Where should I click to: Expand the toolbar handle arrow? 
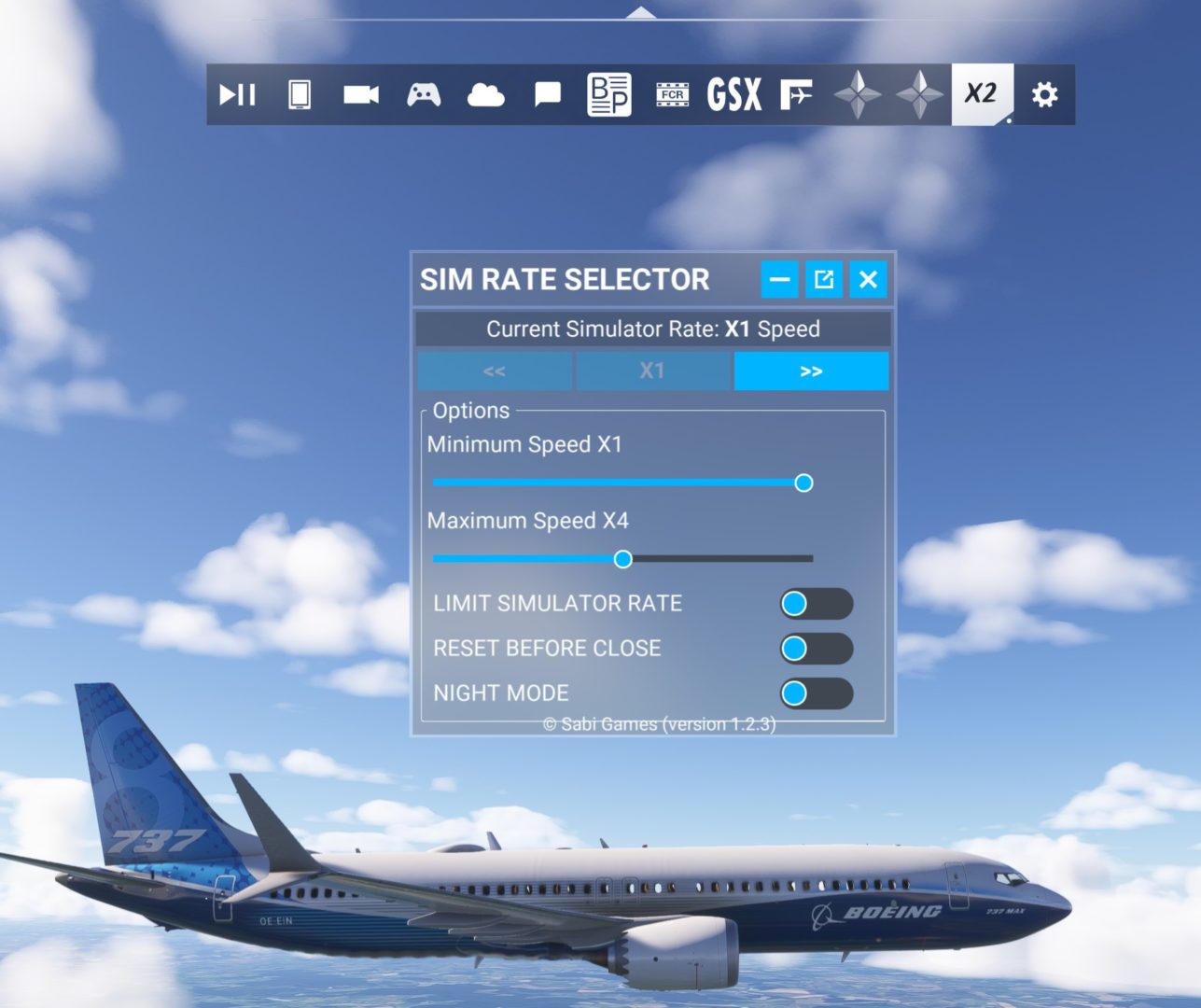point(640,11)
